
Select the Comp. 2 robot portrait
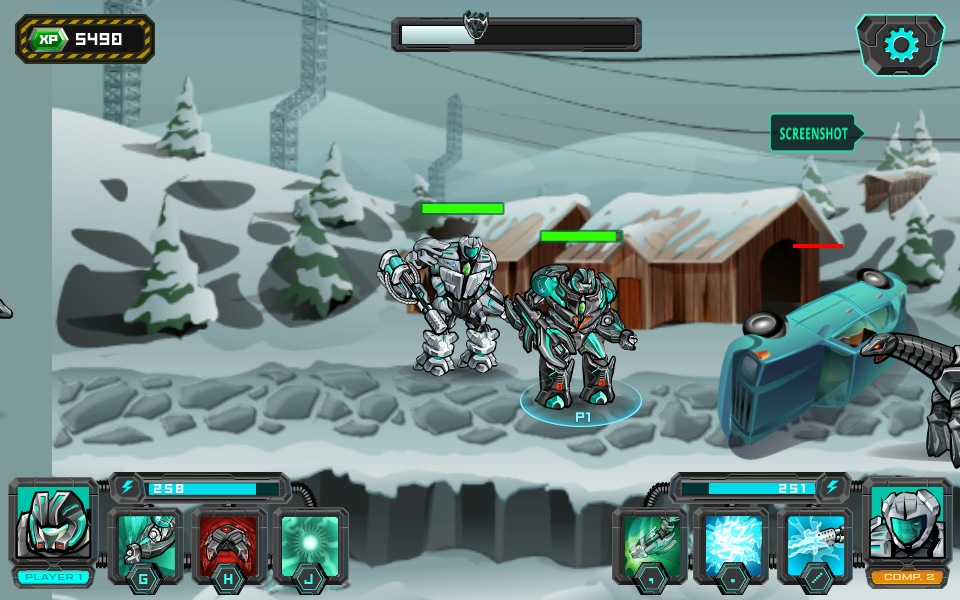[x=907, y=523]
